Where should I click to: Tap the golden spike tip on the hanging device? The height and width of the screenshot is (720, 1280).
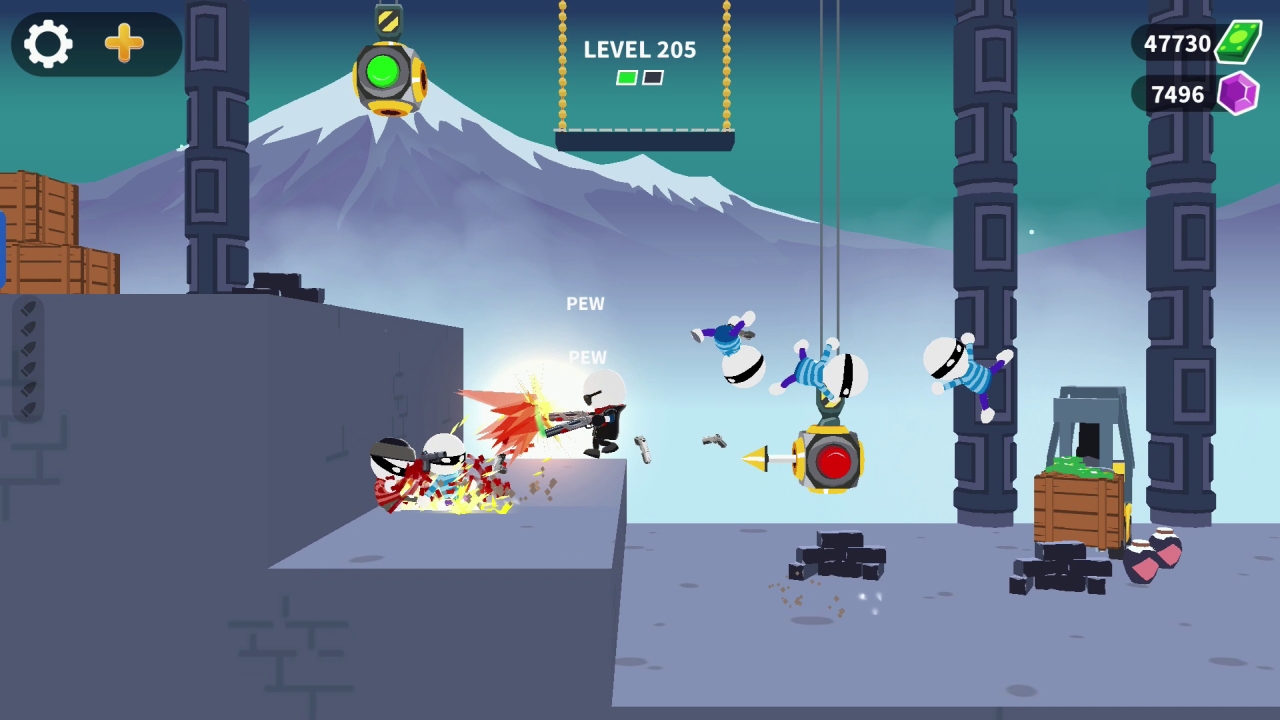tap(748, 459)
